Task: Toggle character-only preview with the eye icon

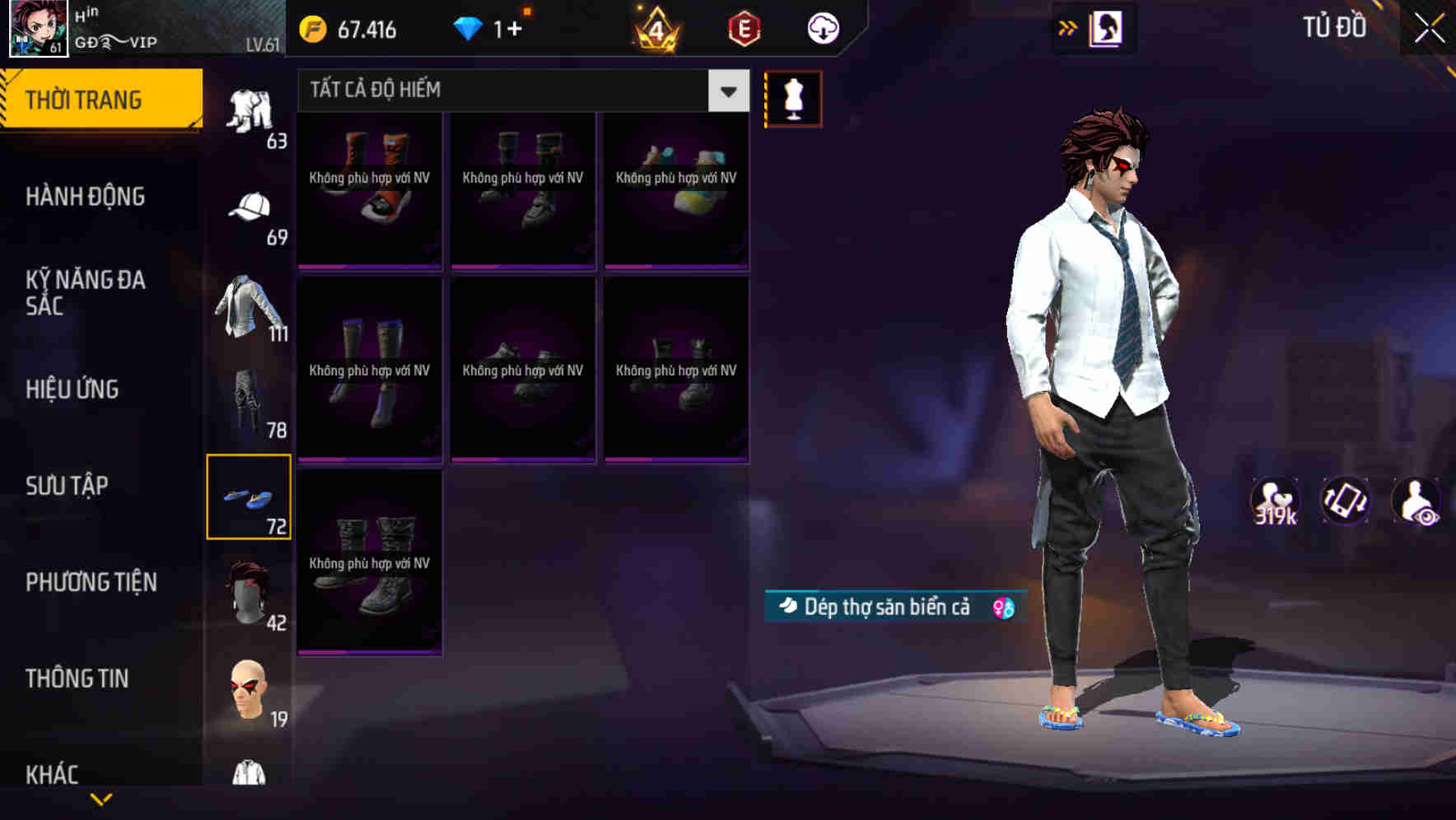Action: (x=1418, y=502)
